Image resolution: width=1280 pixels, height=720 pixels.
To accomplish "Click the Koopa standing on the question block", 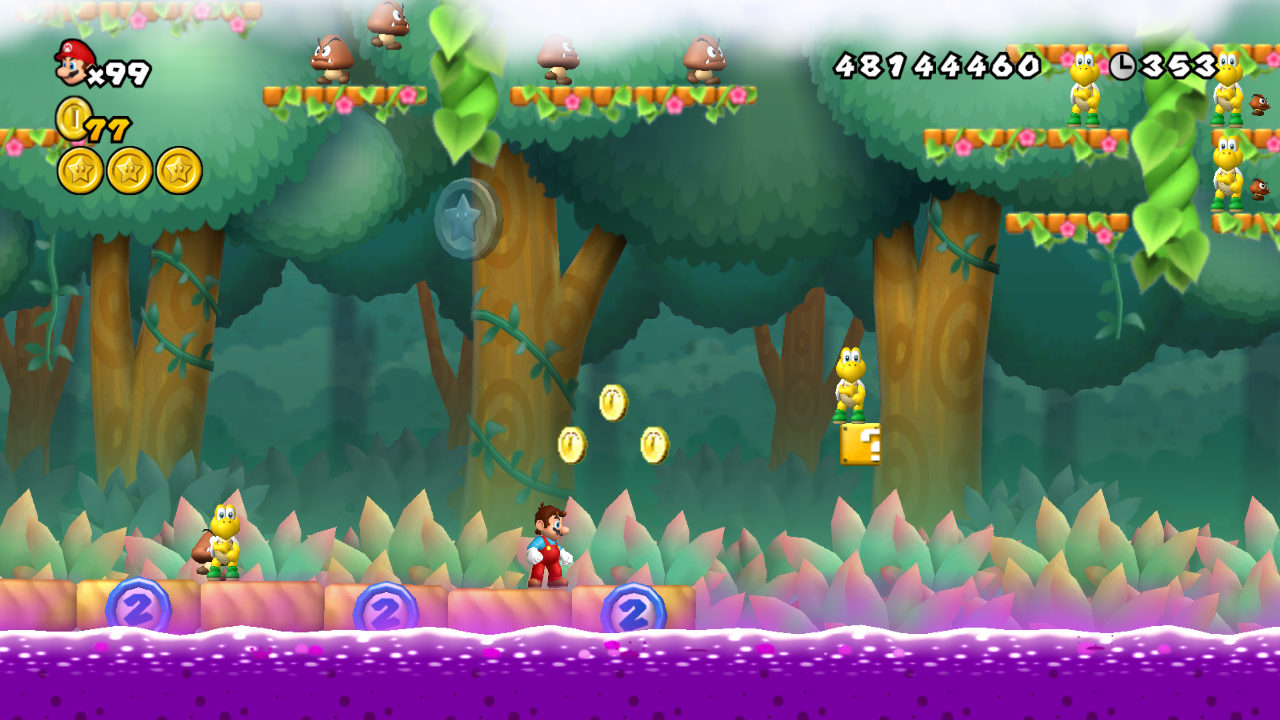I will click(849, 382).
